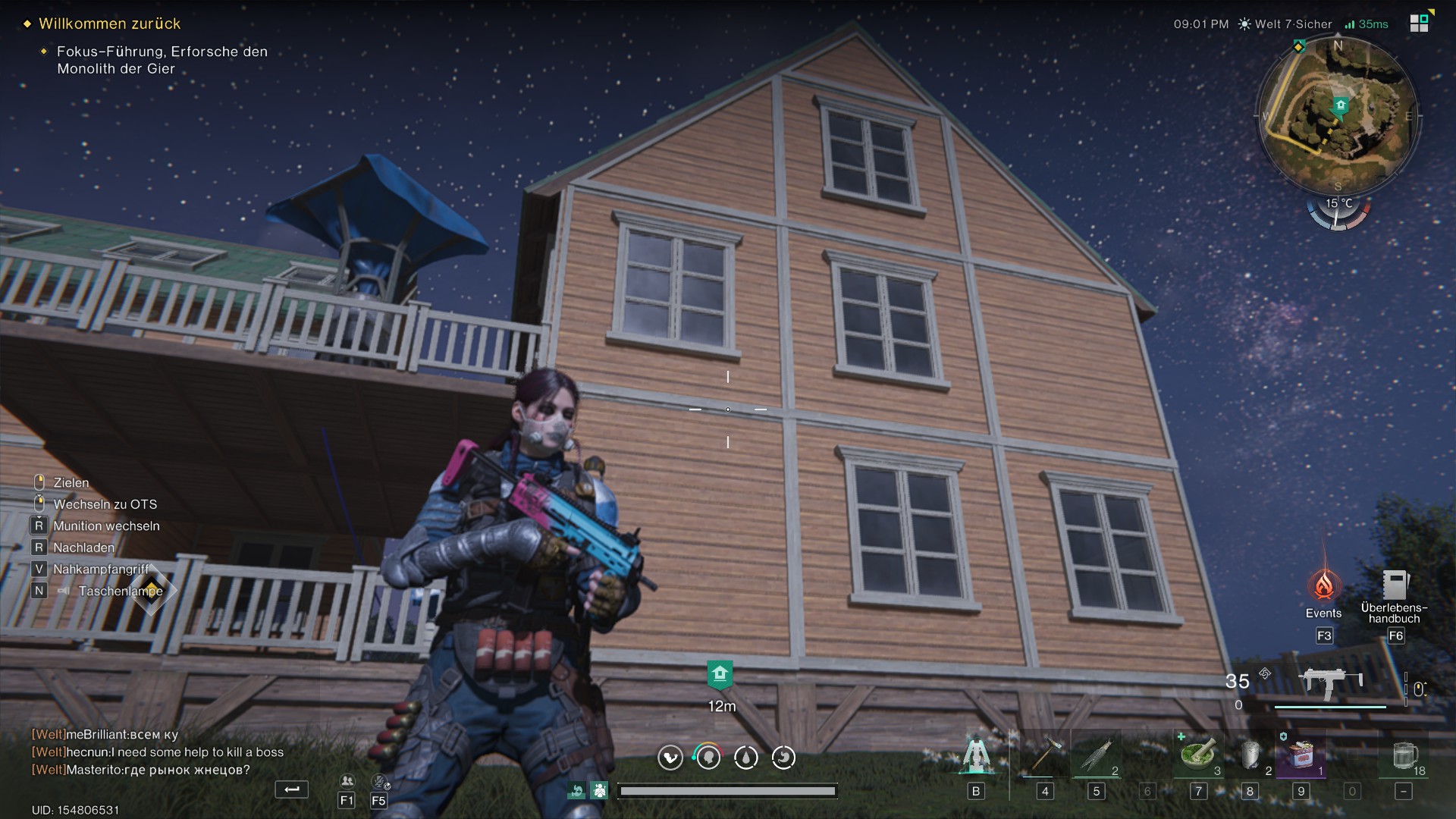The image size is (1456, 819).
Task: Click the Willkommen zurück quest tracker
Action: point(109,24)
